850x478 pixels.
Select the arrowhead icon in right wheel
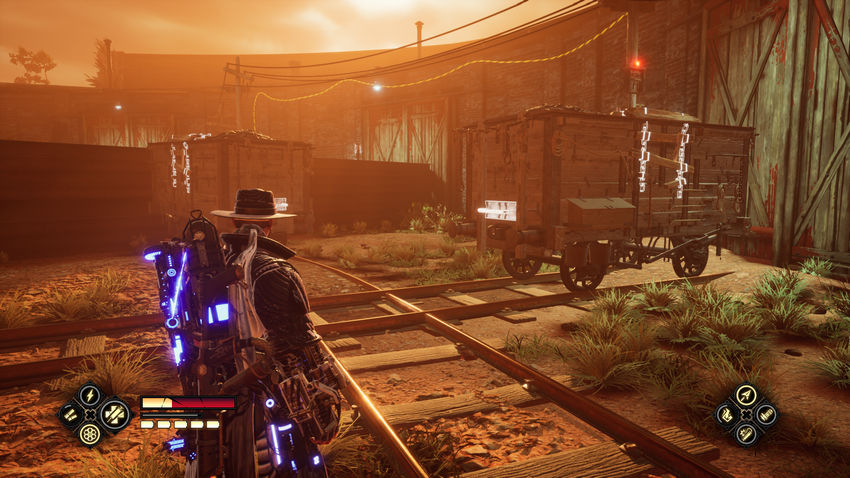745,396
